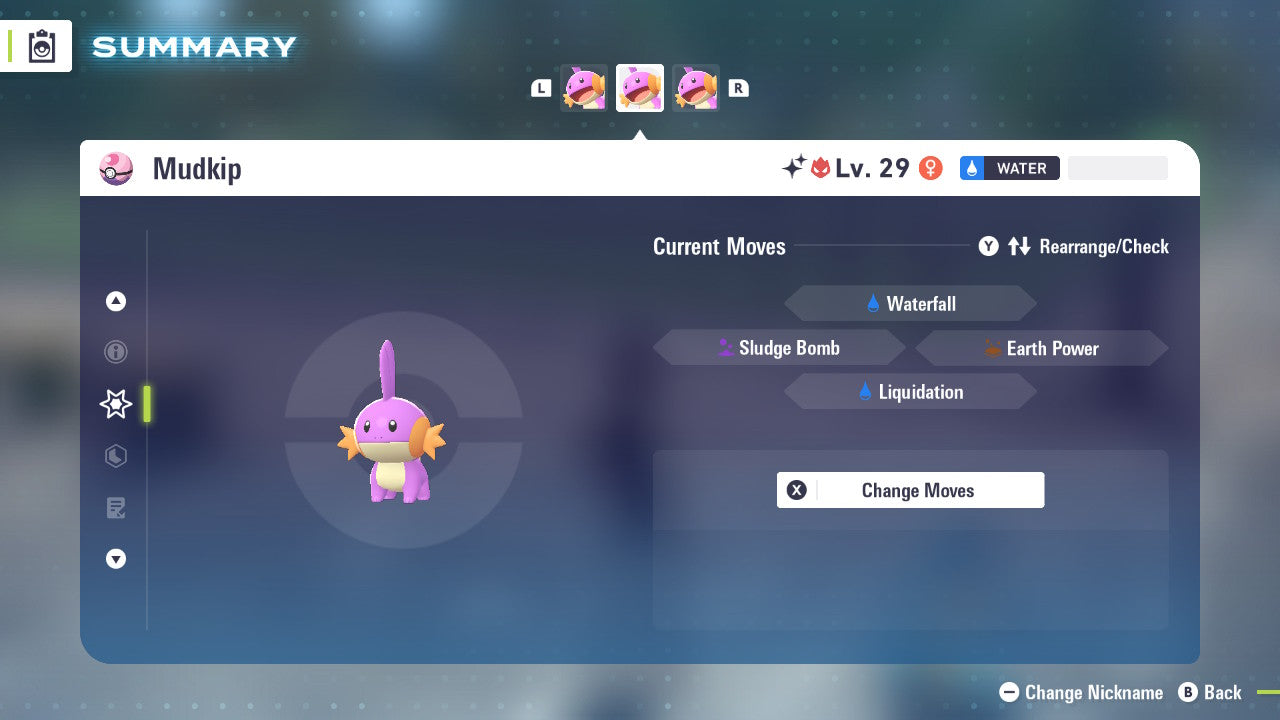Select the info page icon in the left sidebar
This screenshot has height=720, width=1280.
115,352
